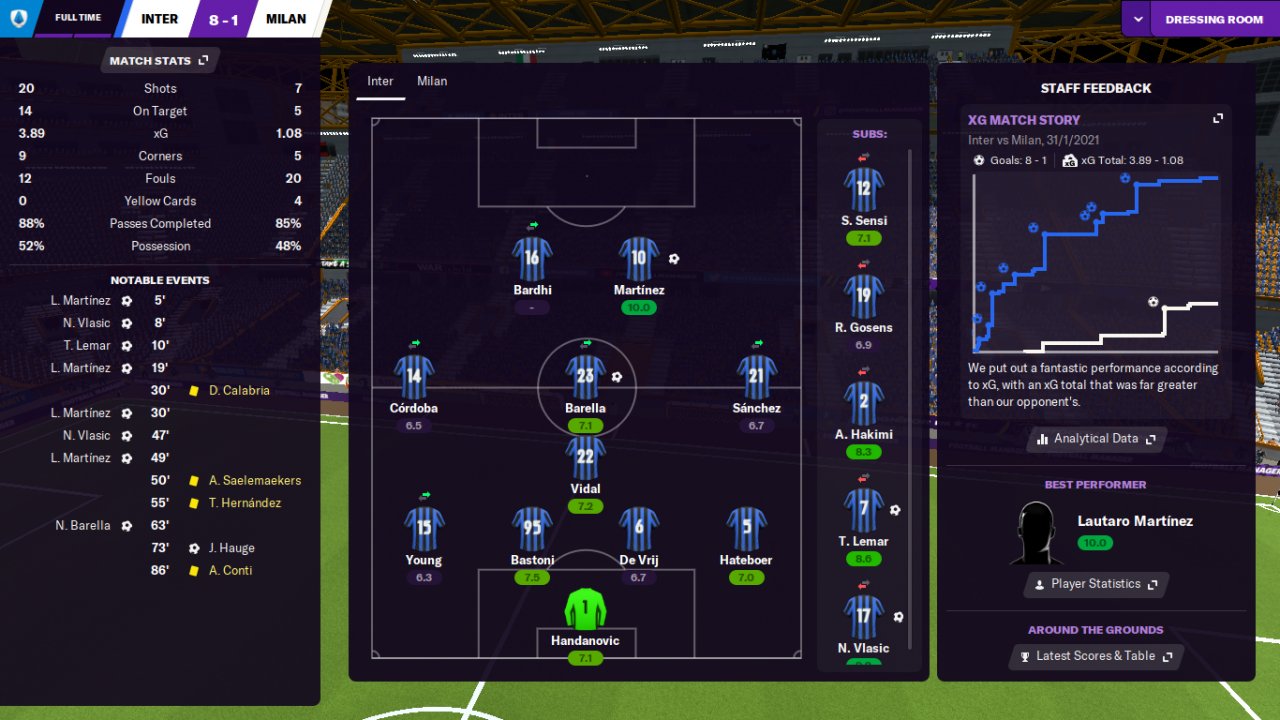Choose Barella's number 23 shirt
This screenshot has width=1280, height=720.
click(x=585, y=377)
